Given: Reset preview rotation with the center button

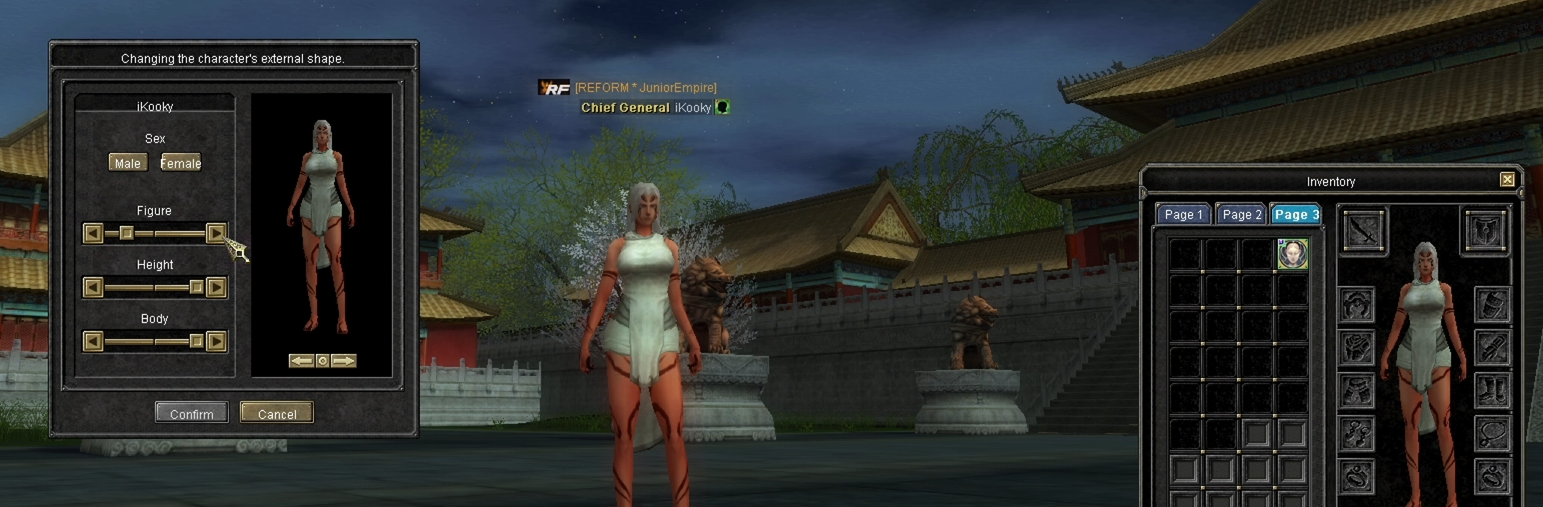Looking at the screenshot, I should pos(322,361).
